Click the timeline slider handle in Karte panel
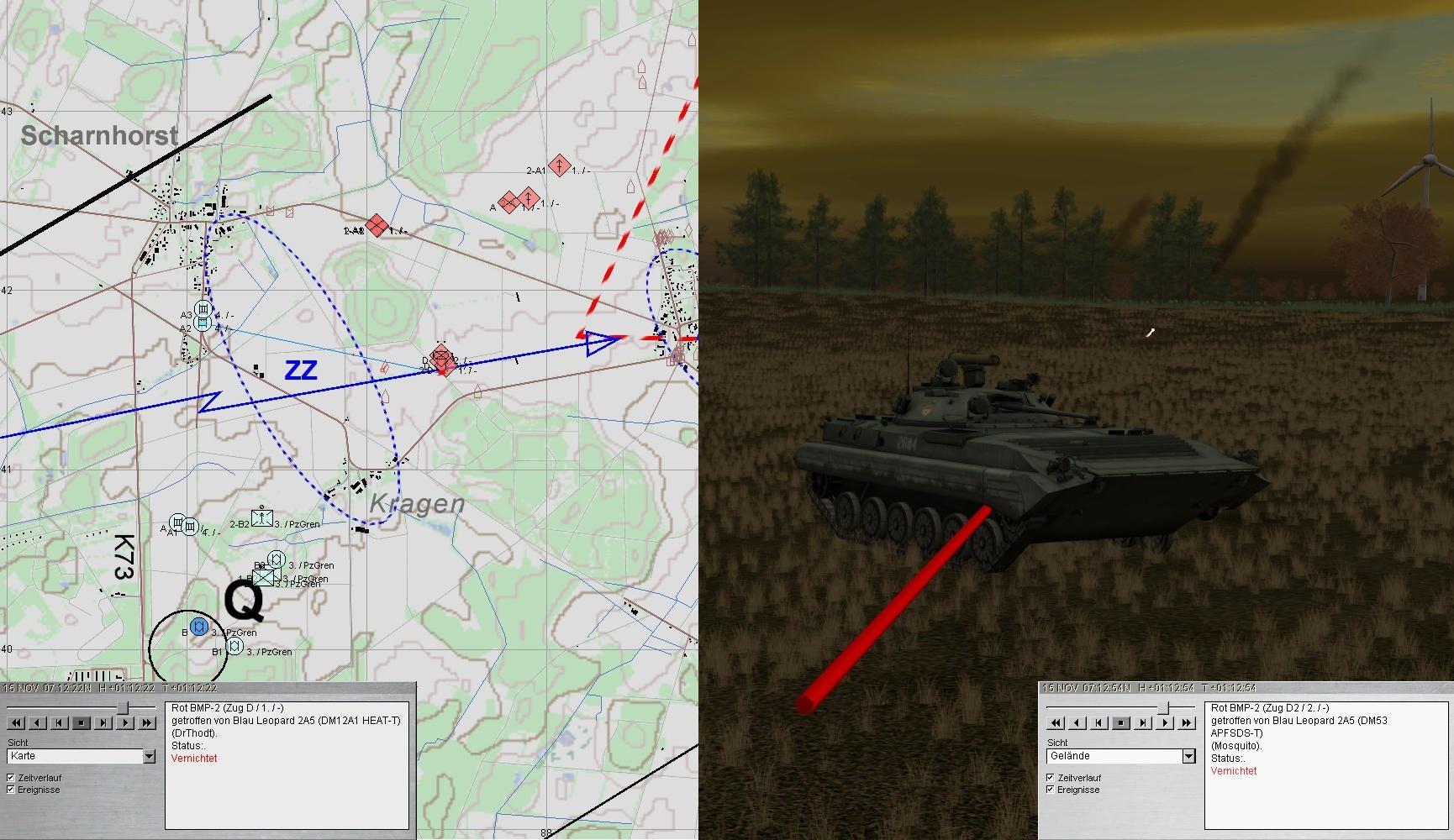This screenshot has width=1454, height=840. tap(124, 707)
